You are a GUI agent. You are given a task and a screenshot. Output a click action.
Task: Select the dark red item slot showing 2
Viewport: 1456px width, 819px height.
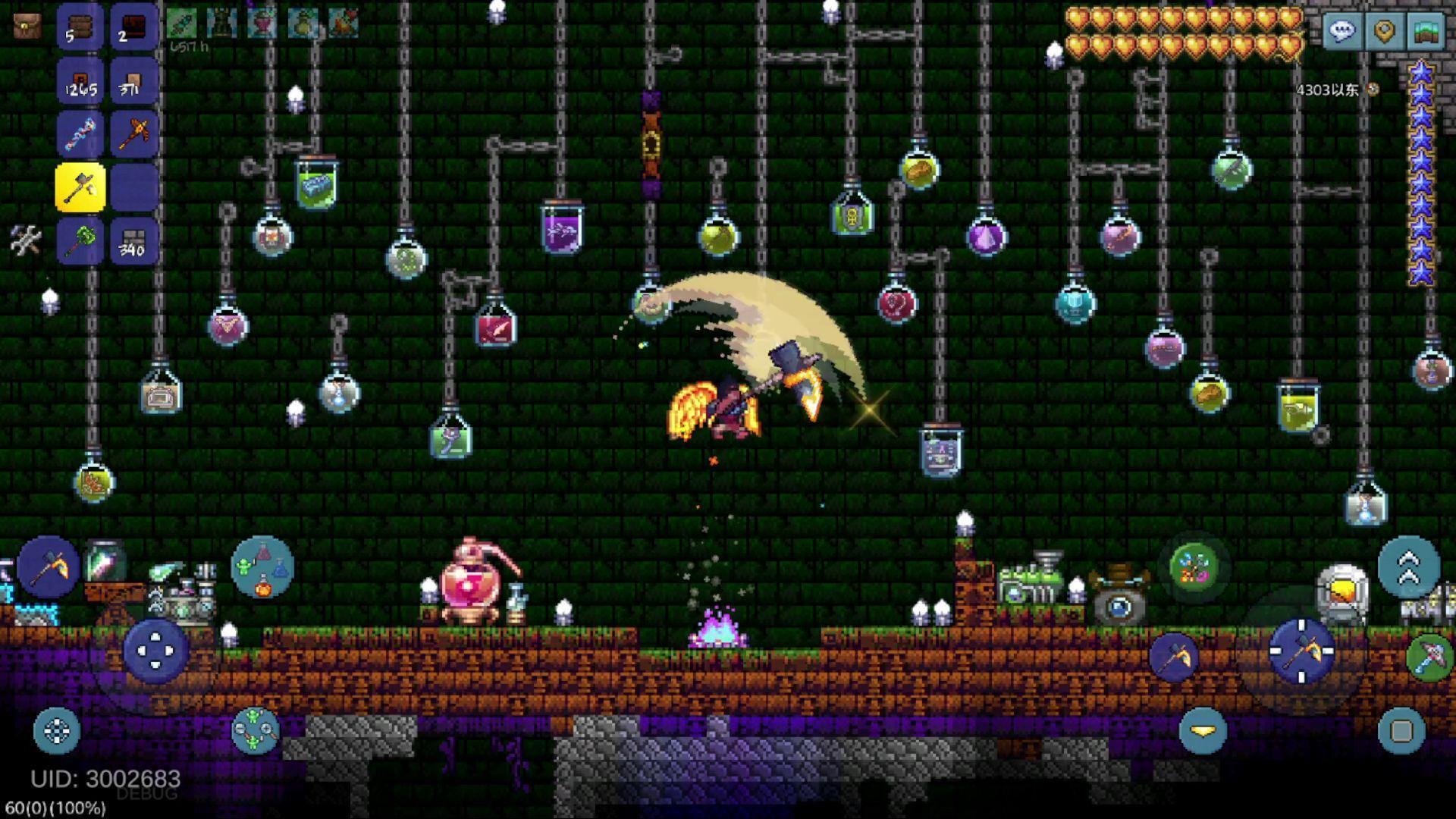tap(133, 27)
